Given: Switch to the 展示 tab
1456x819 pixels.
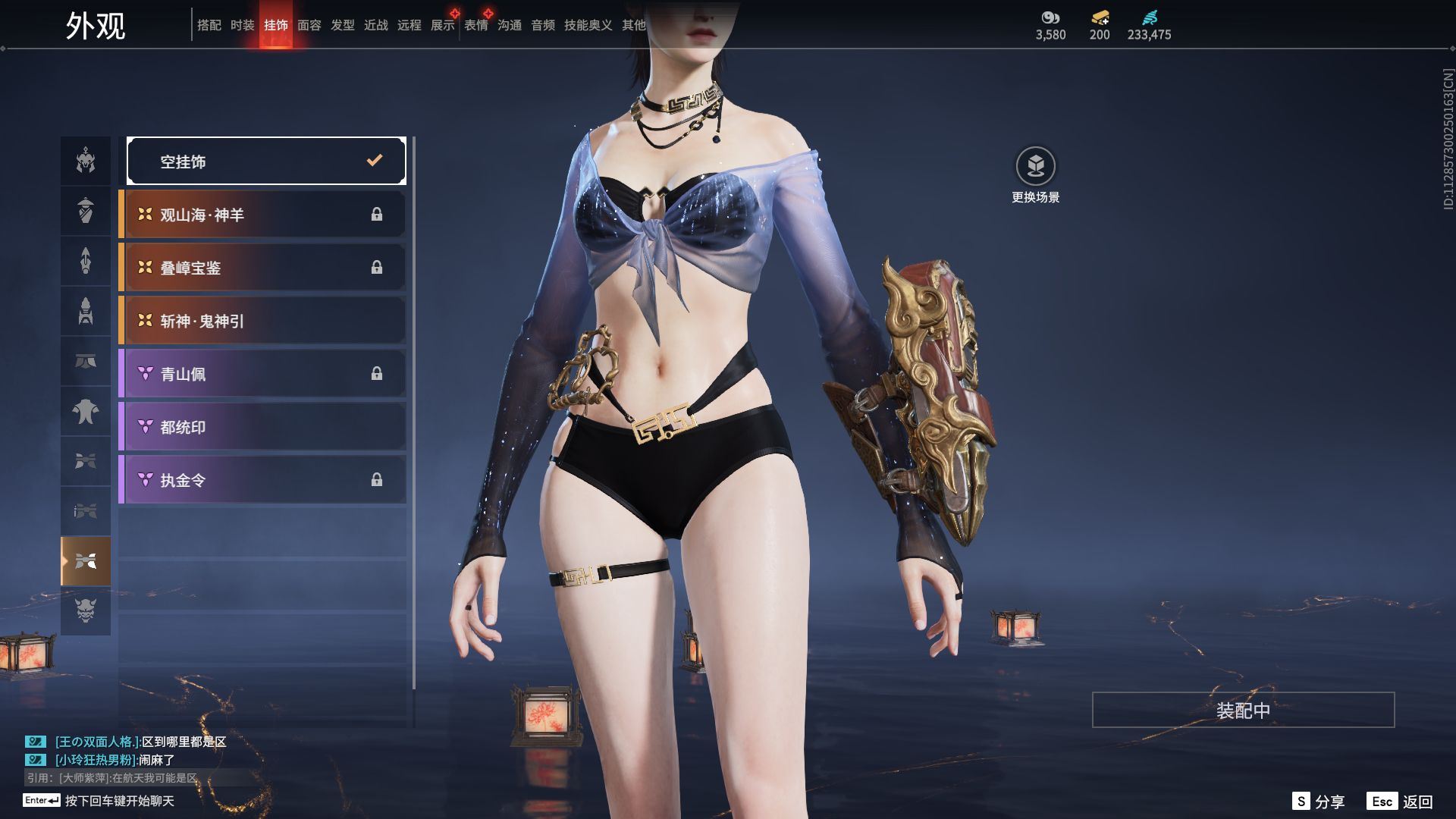Looking at the screenshot, I should tap(442, 26).
